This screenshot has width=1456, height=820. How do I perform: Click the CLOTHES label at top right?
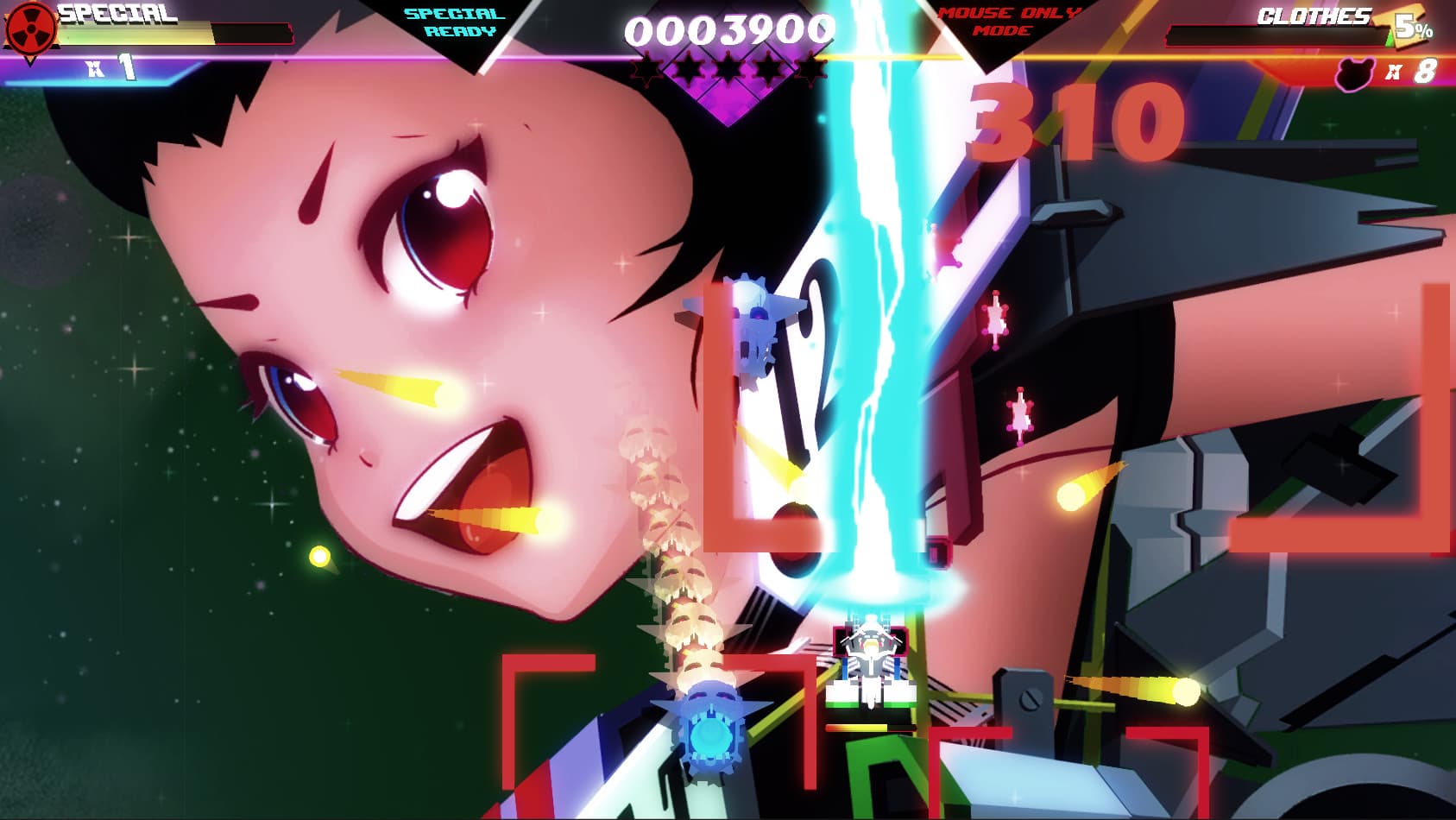pos(1314,14)
